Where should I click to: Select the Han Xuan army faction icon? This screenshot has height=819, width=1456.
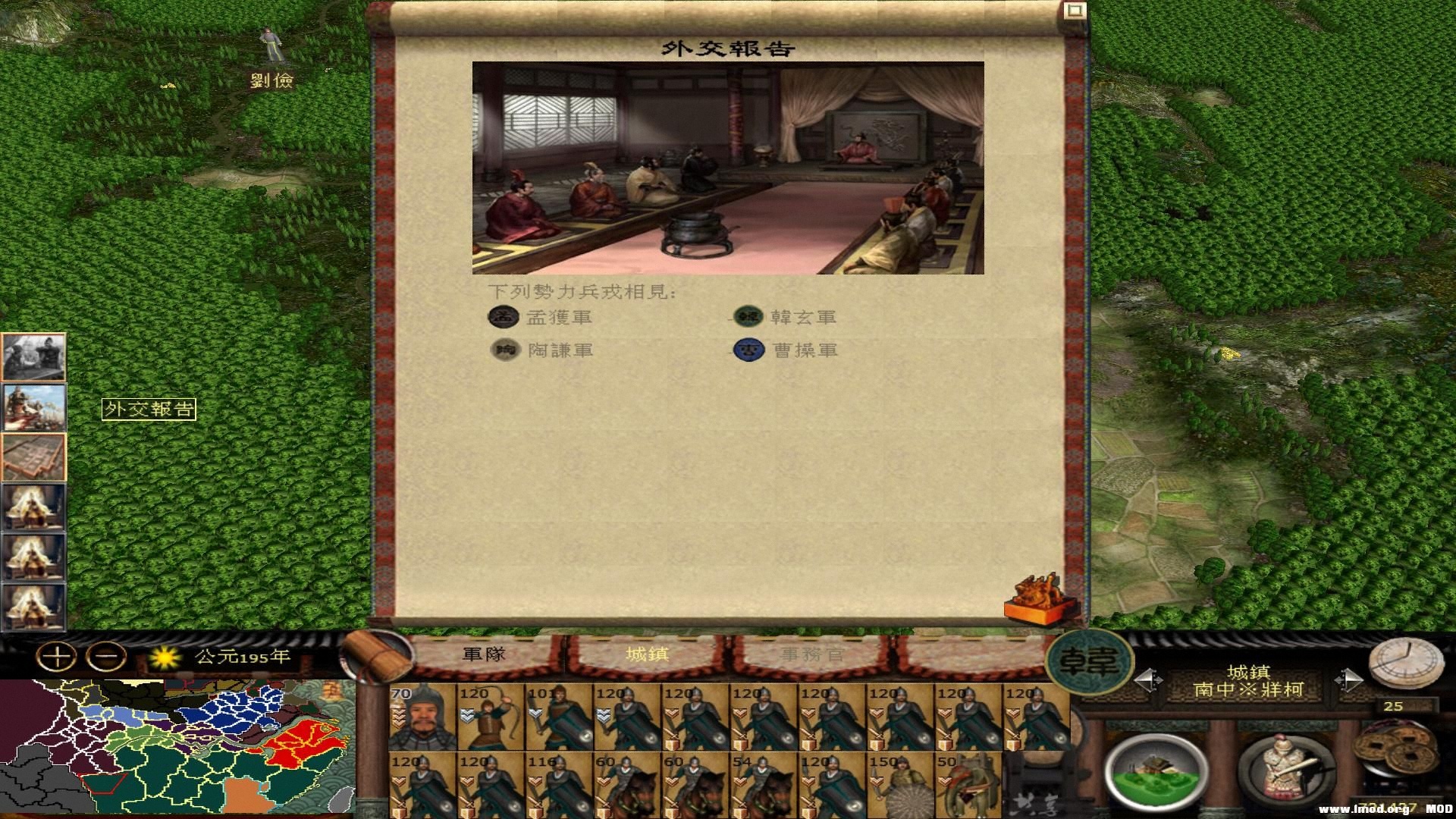point(748,317)
